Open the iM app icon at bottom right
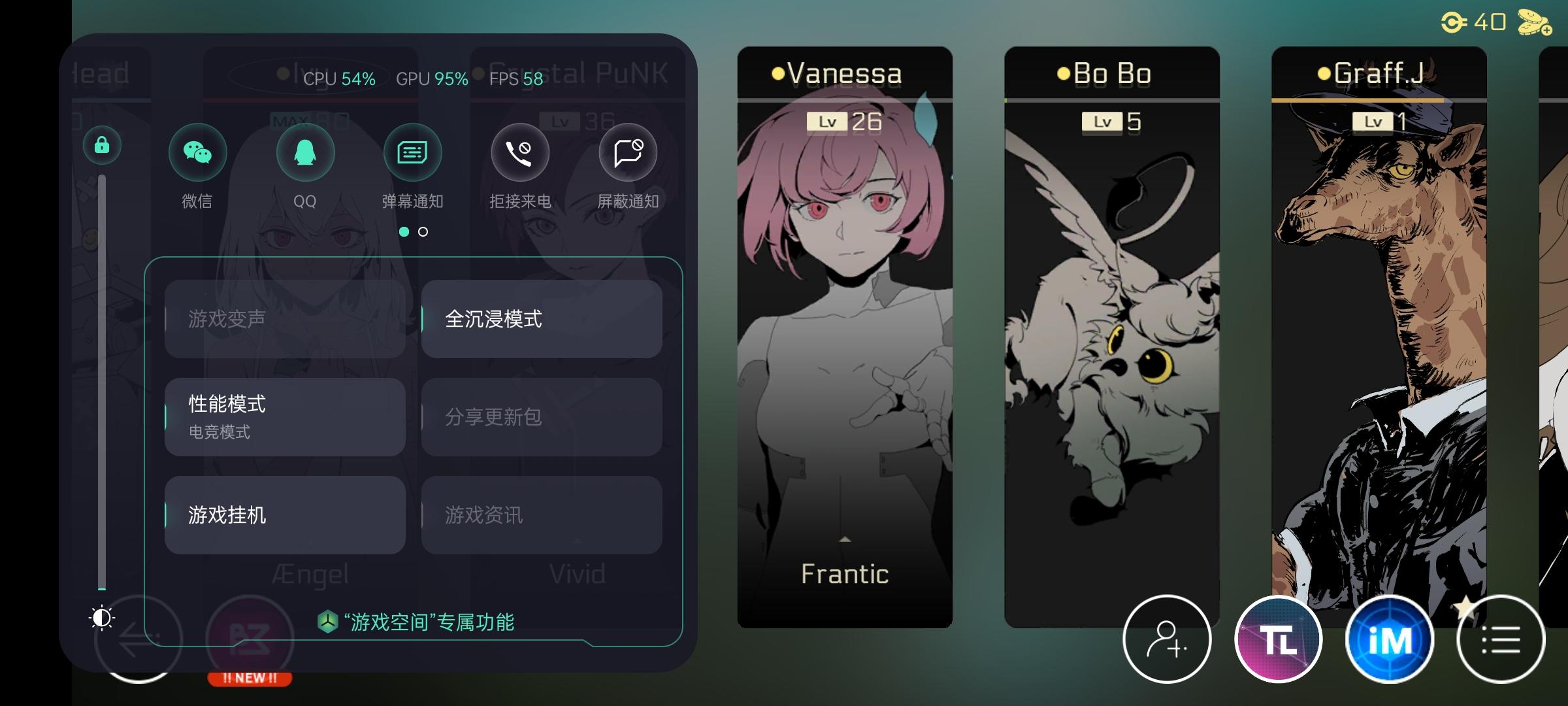The image size is (1568, 706). pyautogui.click(x=1388, y=639)
